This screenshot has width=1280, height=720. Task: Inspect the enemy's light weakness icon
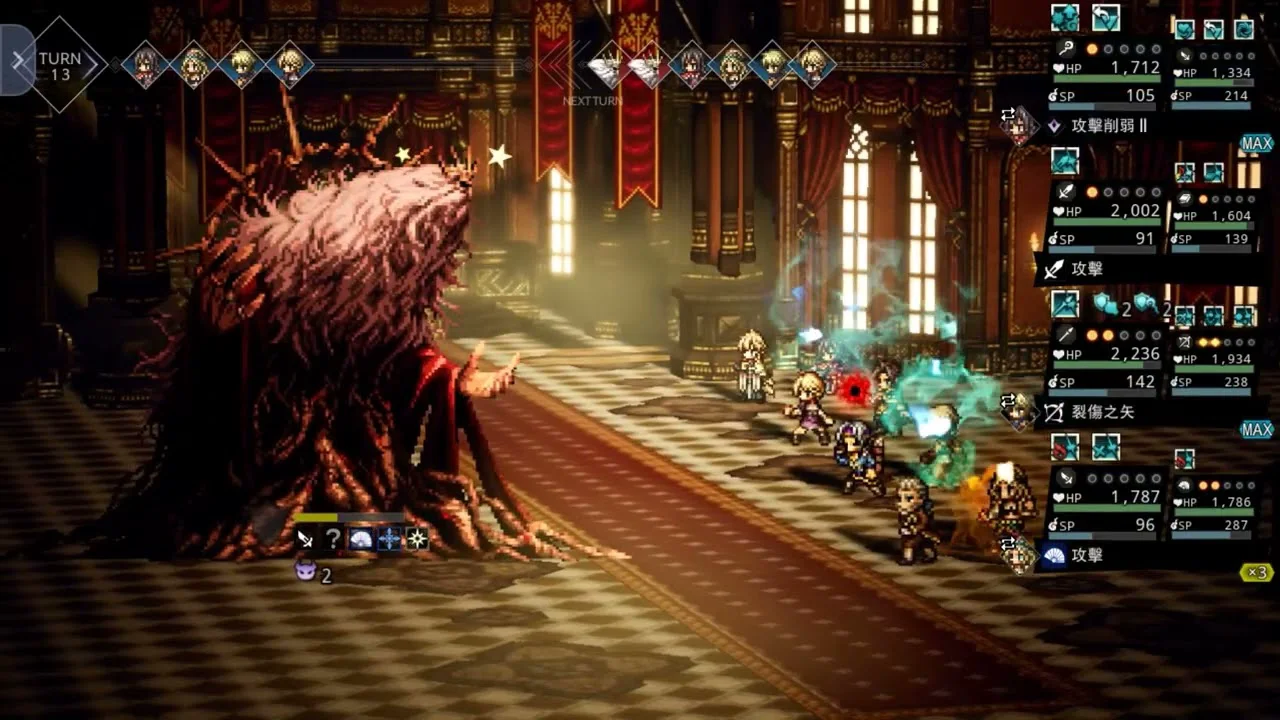coord(417,539)
